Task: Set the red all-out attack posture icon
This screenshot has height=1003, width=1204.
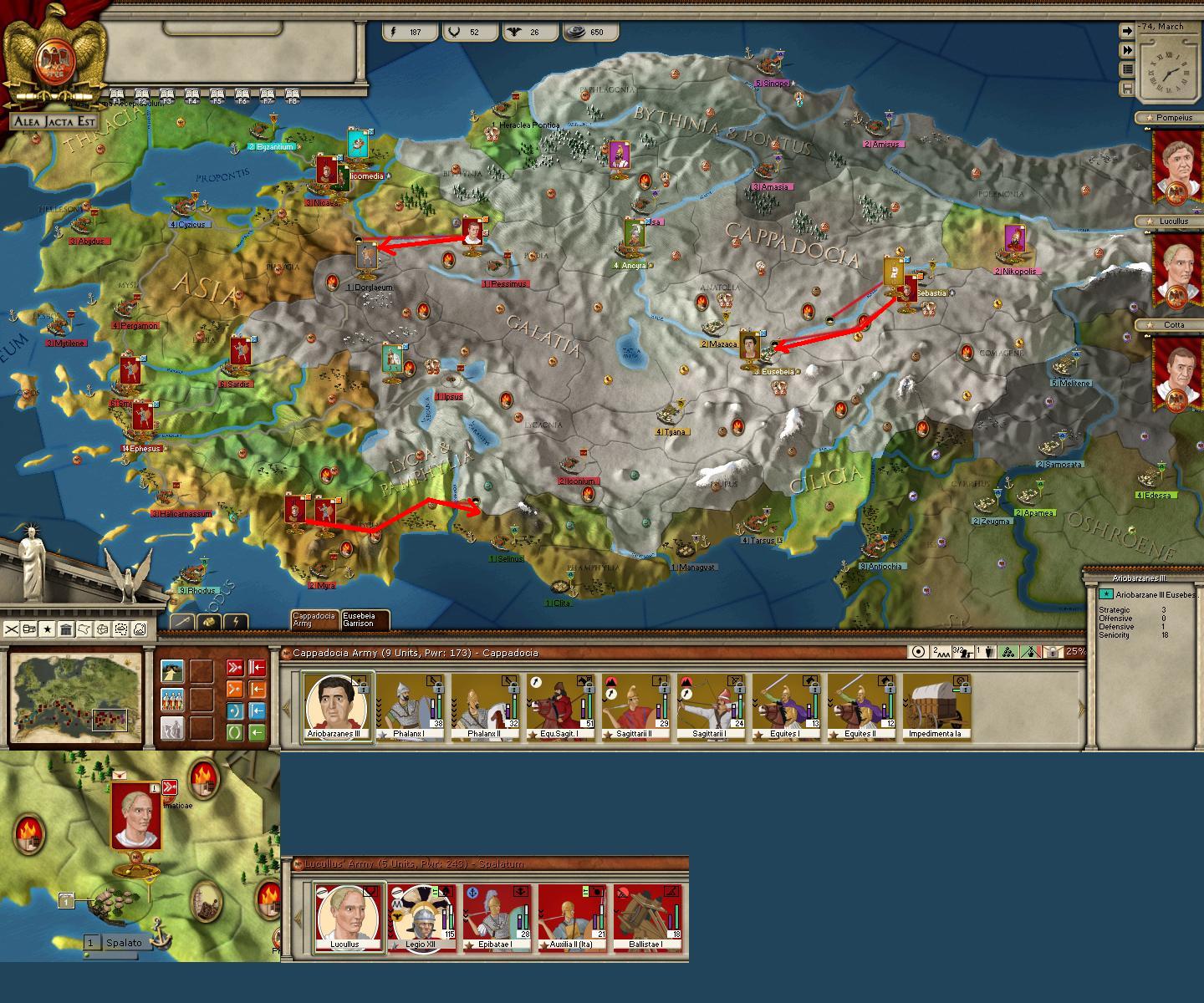Action: click(x=235, y=667)
